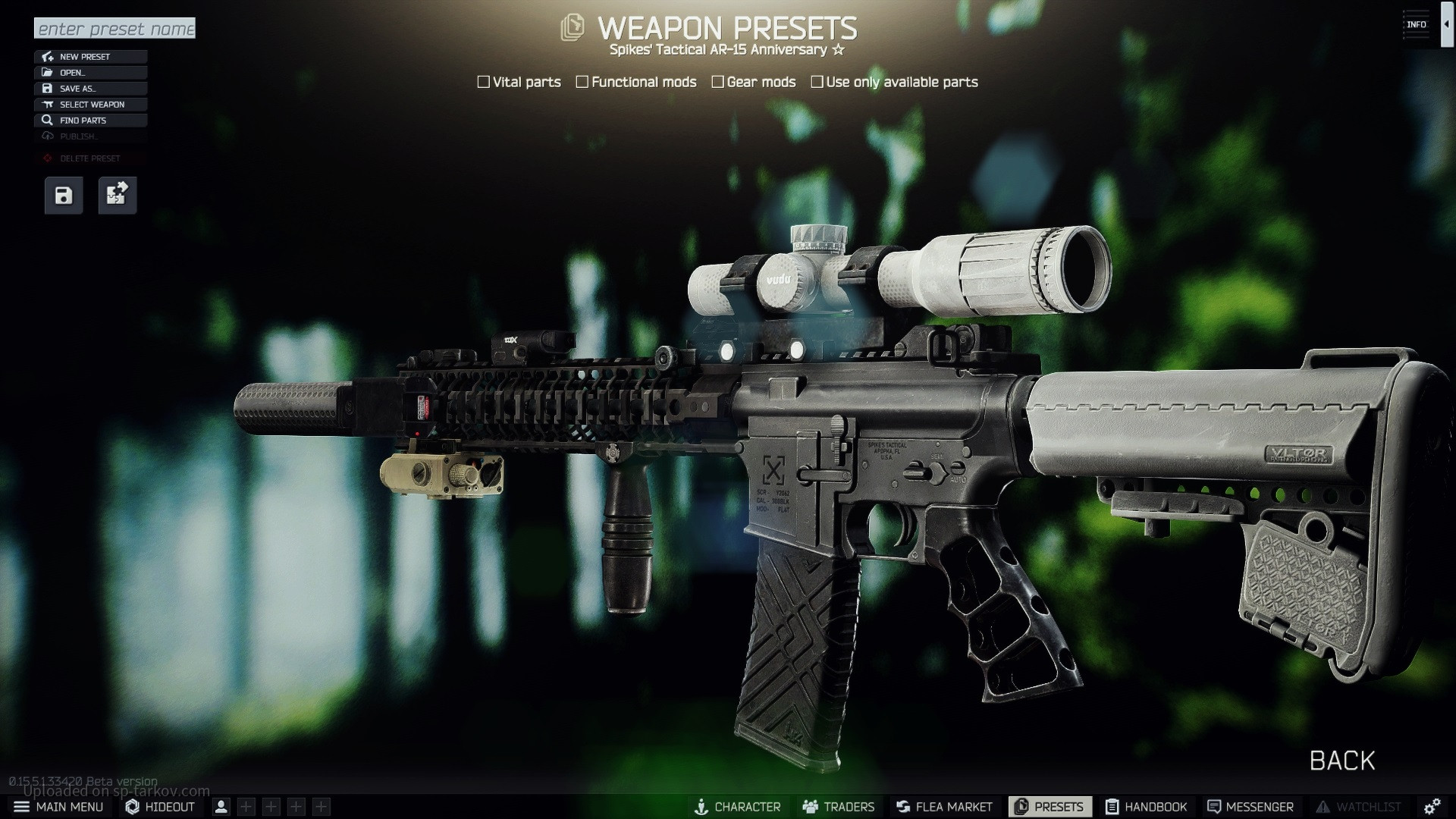Click the floppy disk save icon
This screenshot has height=819, width=1456.
click(x=64, y=196)
